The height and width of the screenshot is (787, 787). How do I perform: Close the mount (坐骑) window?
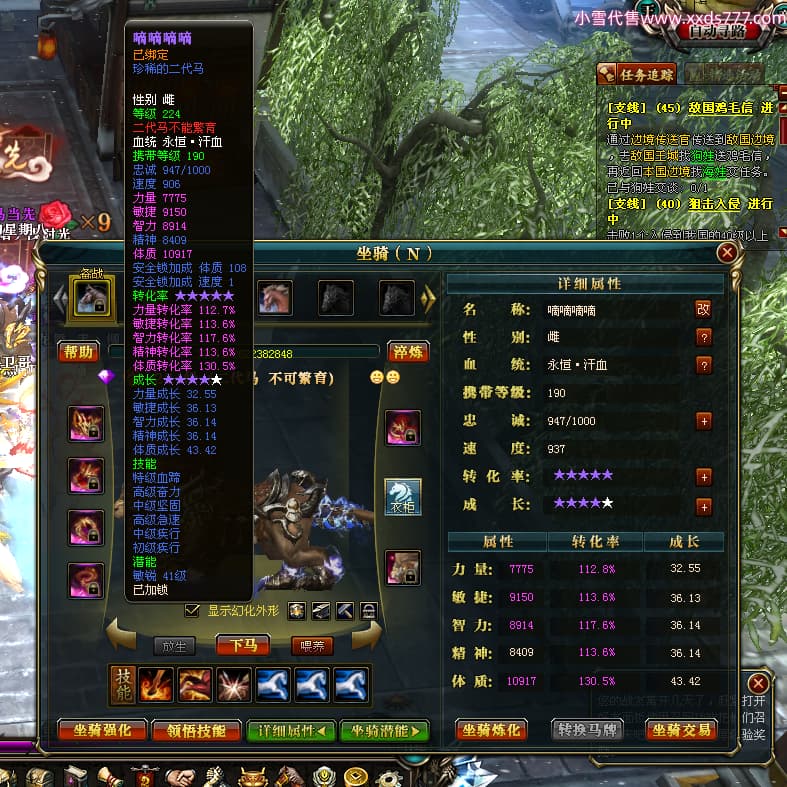point(727,253)
